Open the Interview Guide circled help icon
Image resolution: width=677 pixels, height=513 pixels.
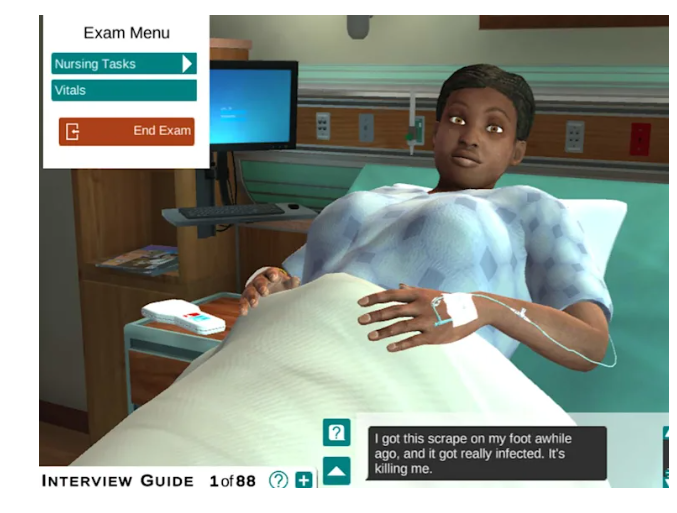(278, 481)
